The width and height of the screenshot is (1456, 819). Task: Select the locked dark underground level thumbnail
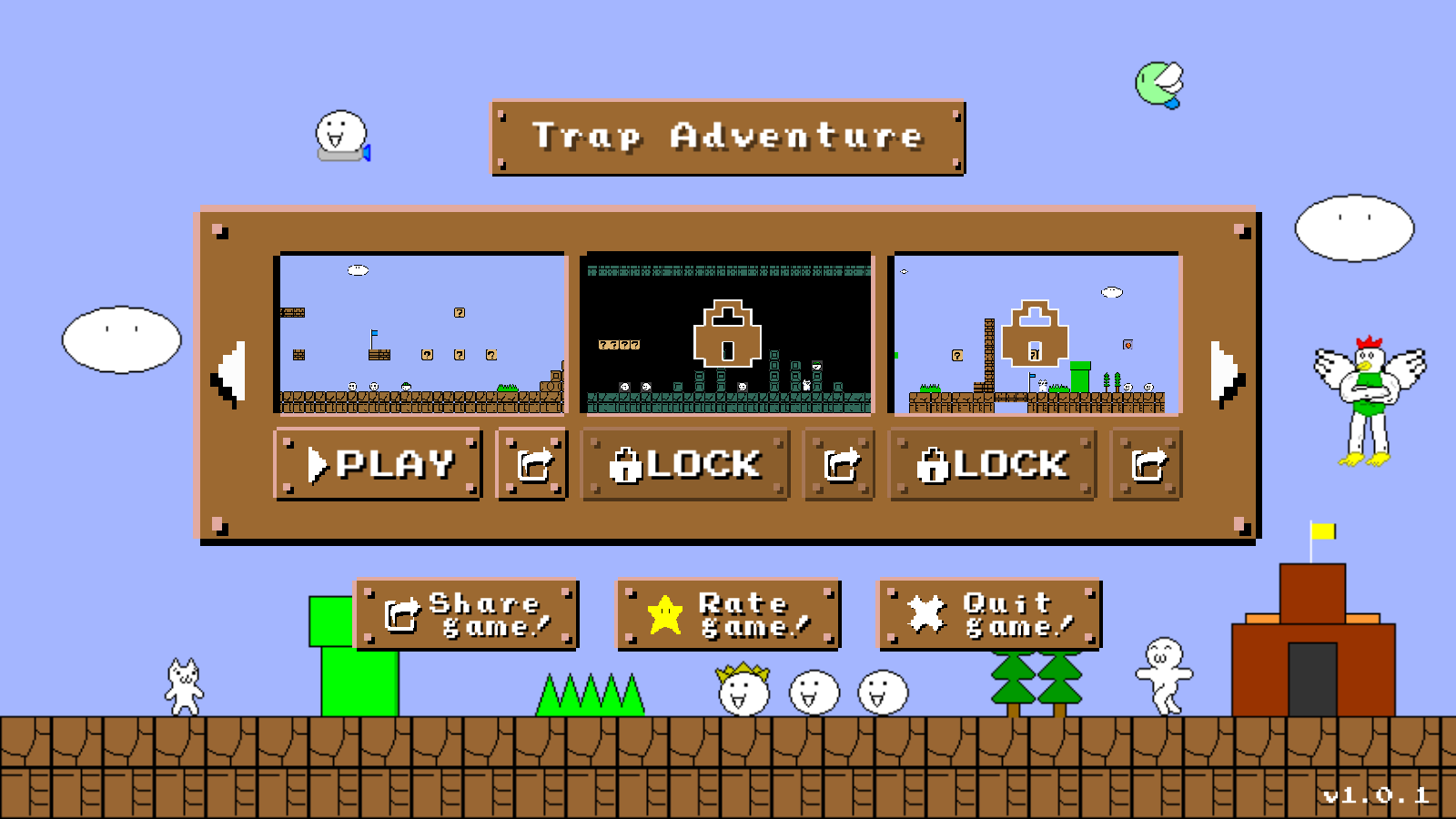[x=727, y=334]
